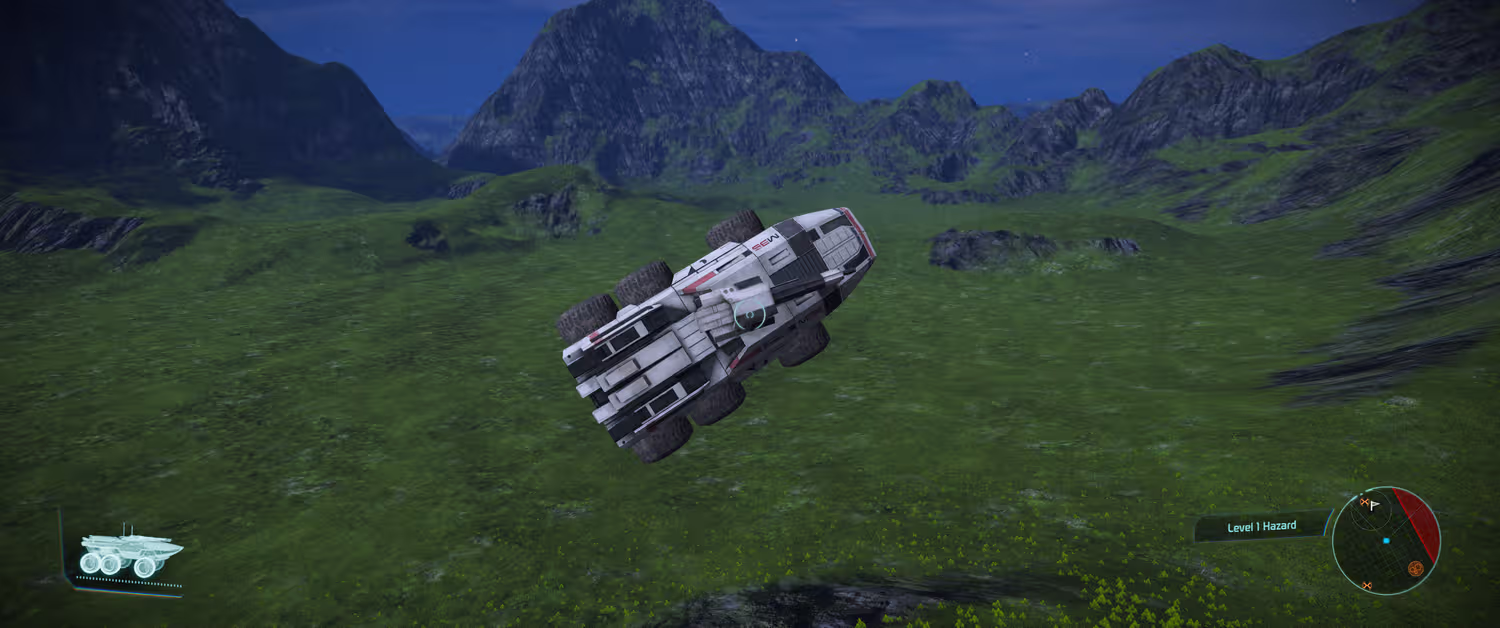Click the round orange marker on the radar
The height and width of the screenshot is (628, 1500).
1415,568
